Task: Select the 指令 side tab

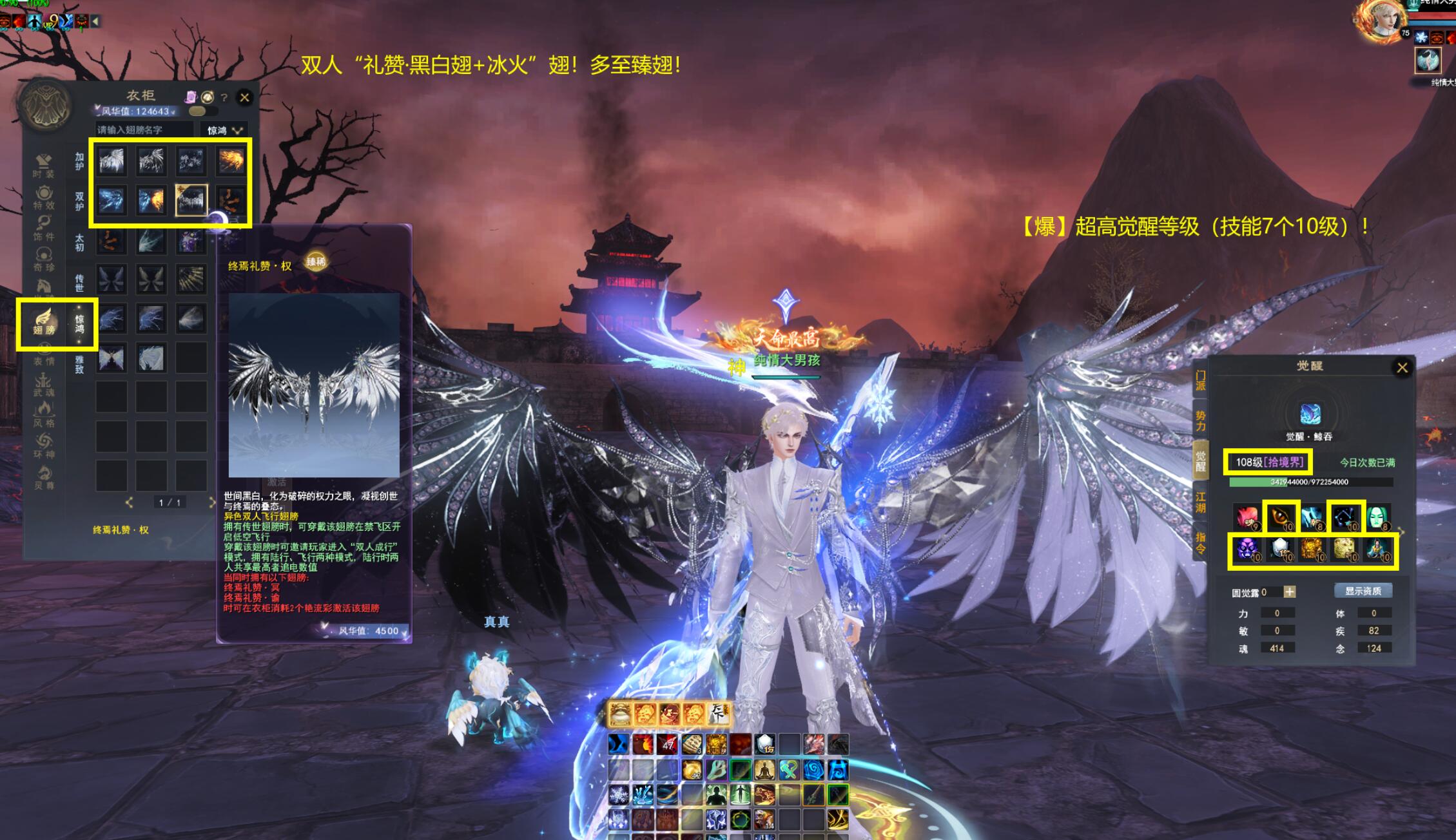Action: point(1200,542)
